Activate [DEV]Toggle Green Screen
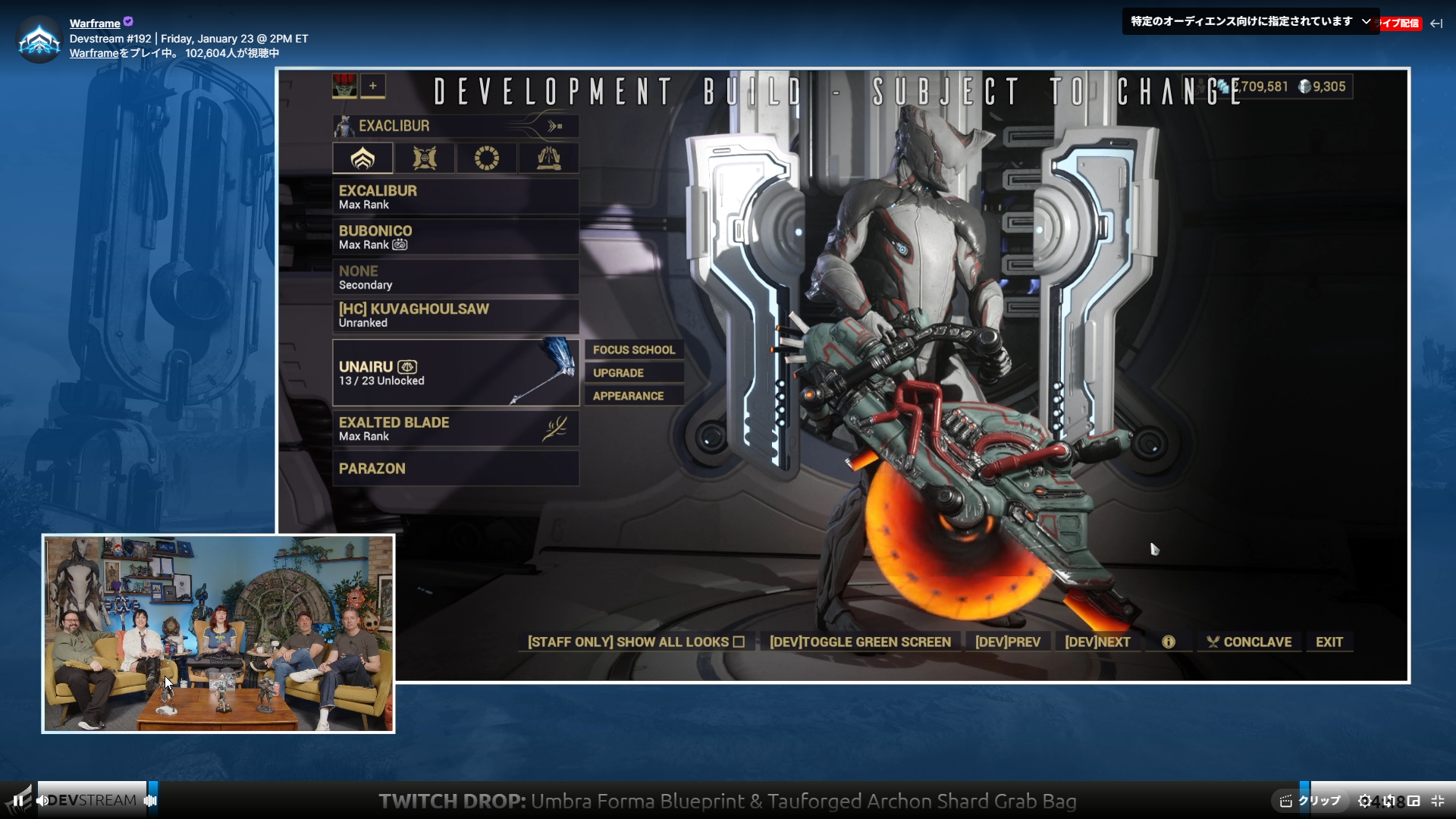 859,642
